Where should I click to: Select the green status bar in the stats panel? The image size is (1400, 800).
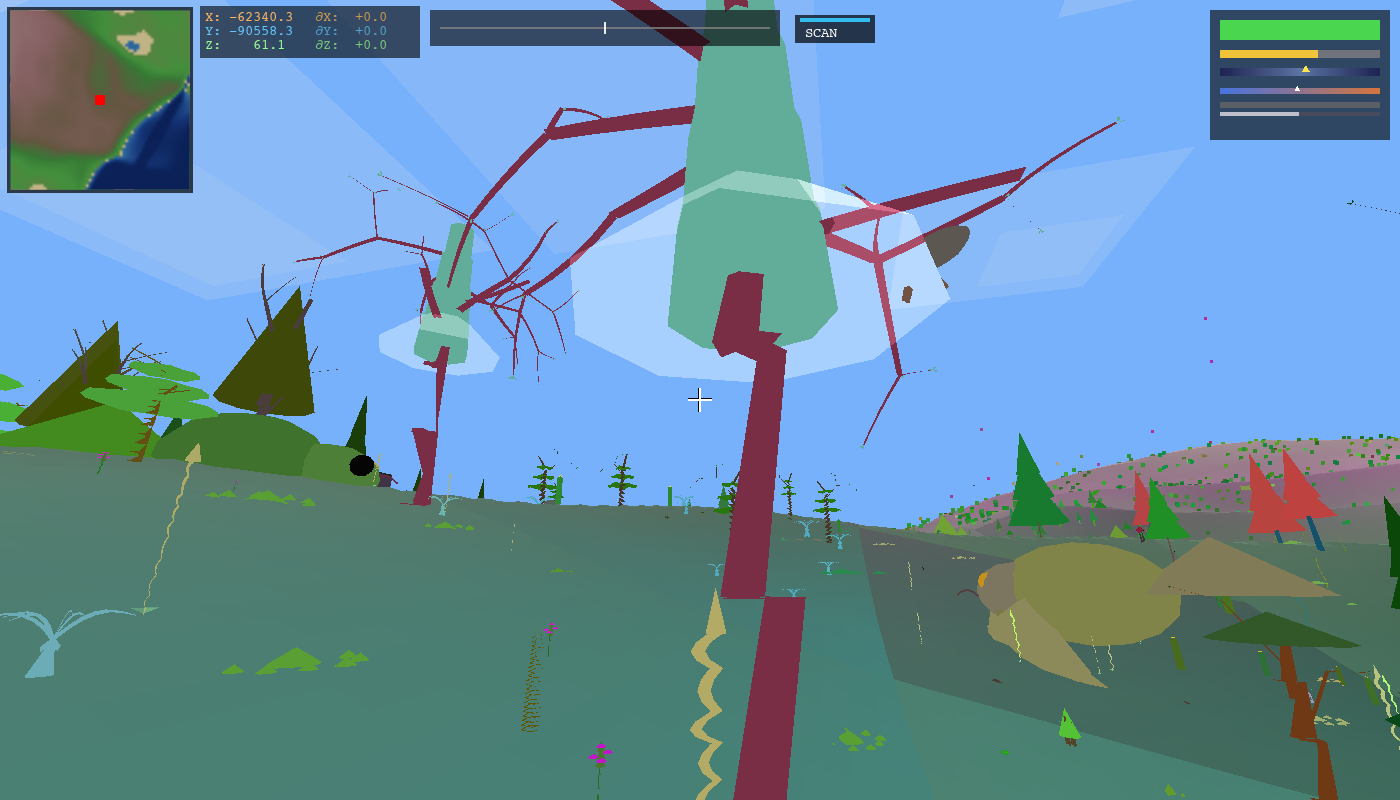pyautogui.click(x=1300, y=30)
